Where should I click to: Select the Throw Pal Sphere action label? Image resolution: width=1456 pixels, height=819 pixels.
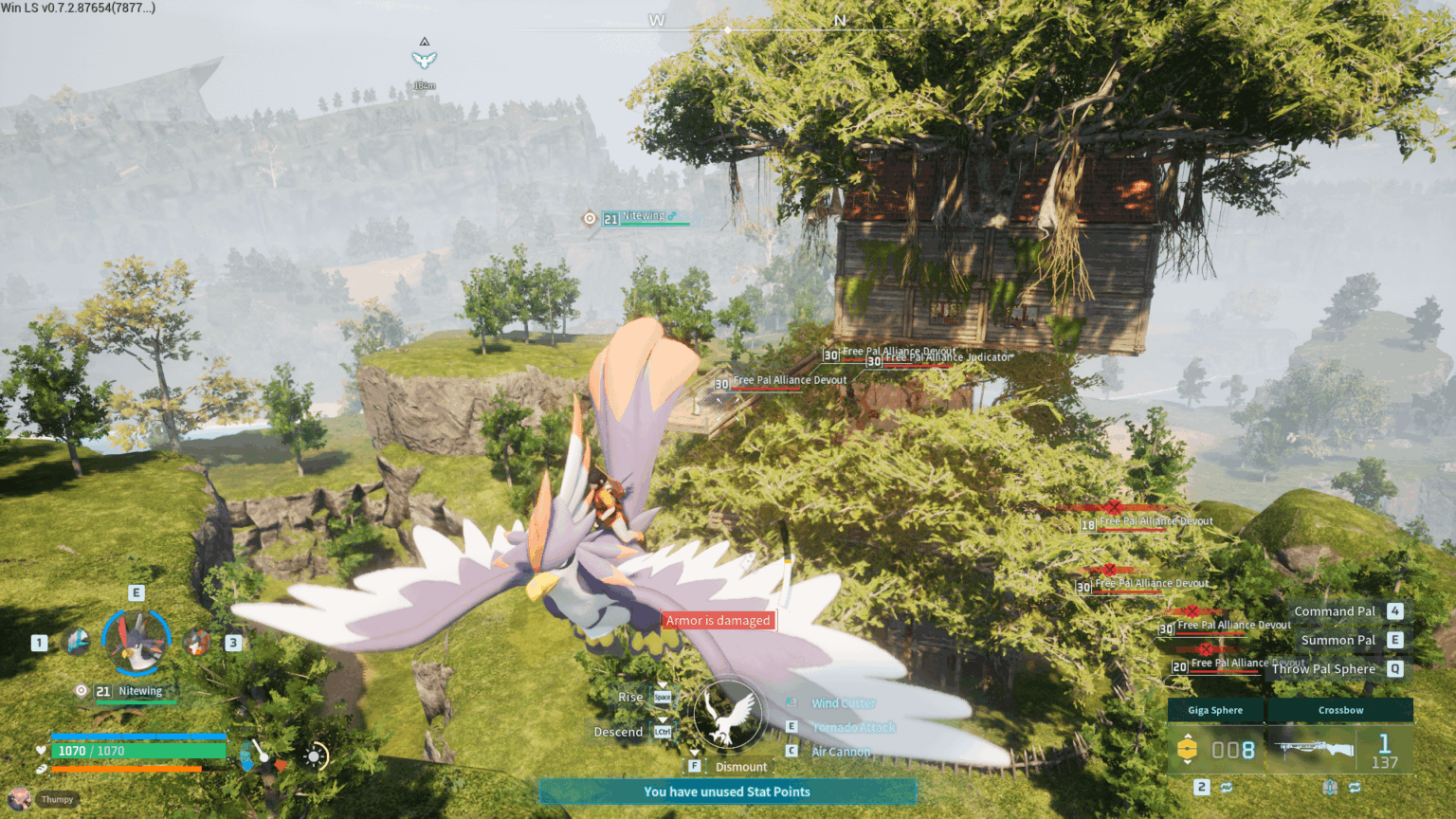tap(1323, 668)
